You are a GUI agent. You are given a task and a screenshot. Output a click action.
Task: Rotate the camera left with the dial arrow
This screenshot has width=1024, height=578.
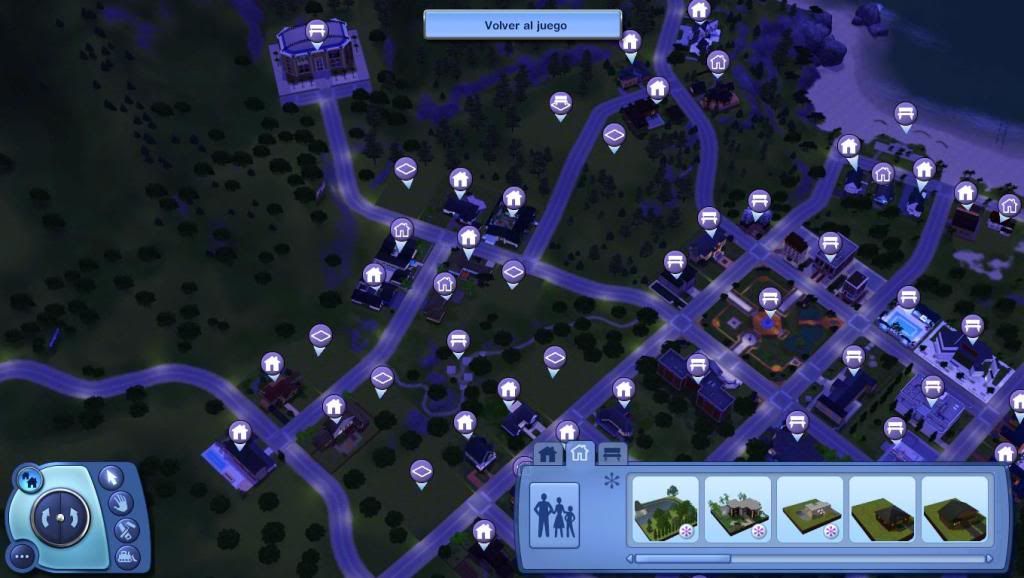[46, 517]
